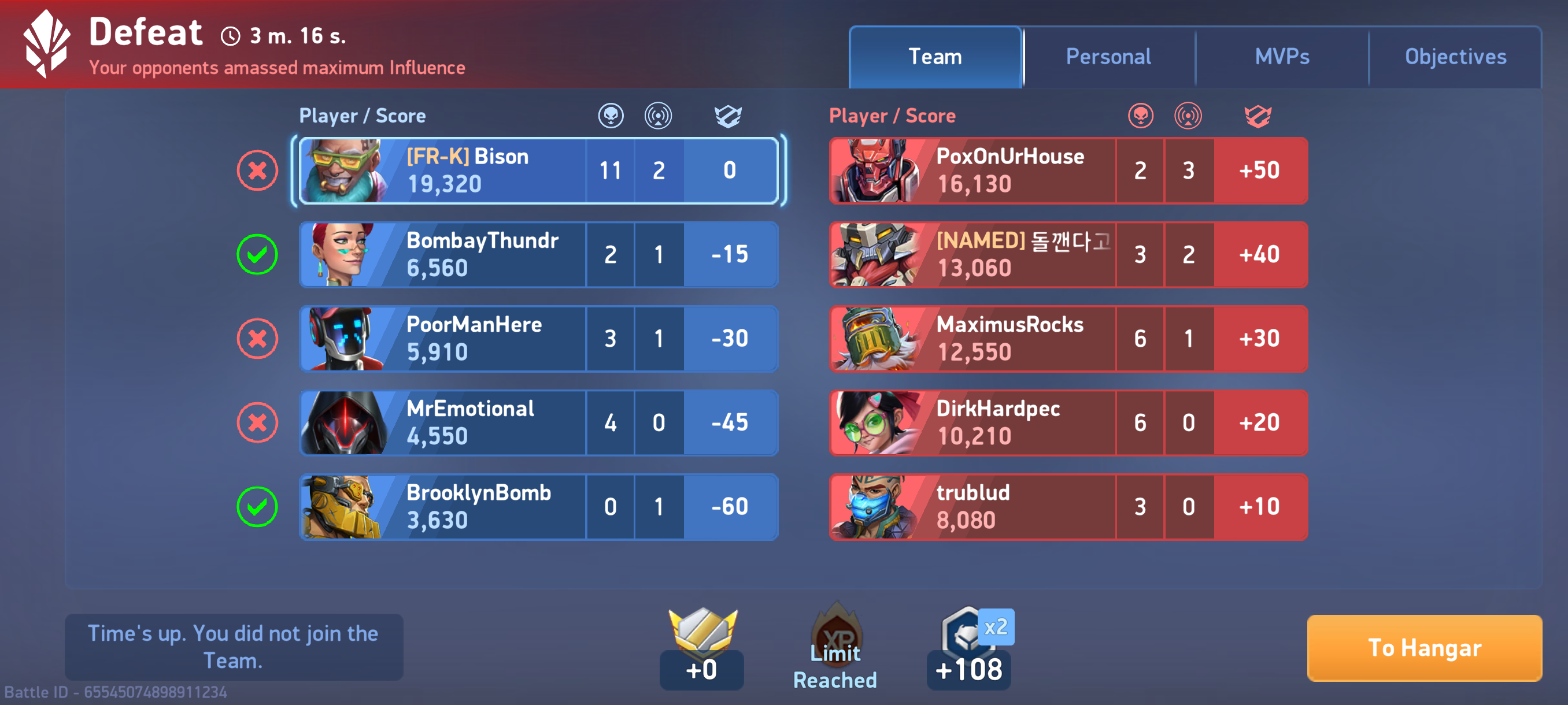Open the MVPs tab
Viewport: 1568px width, 705px height.
(x=1281, y=57)
